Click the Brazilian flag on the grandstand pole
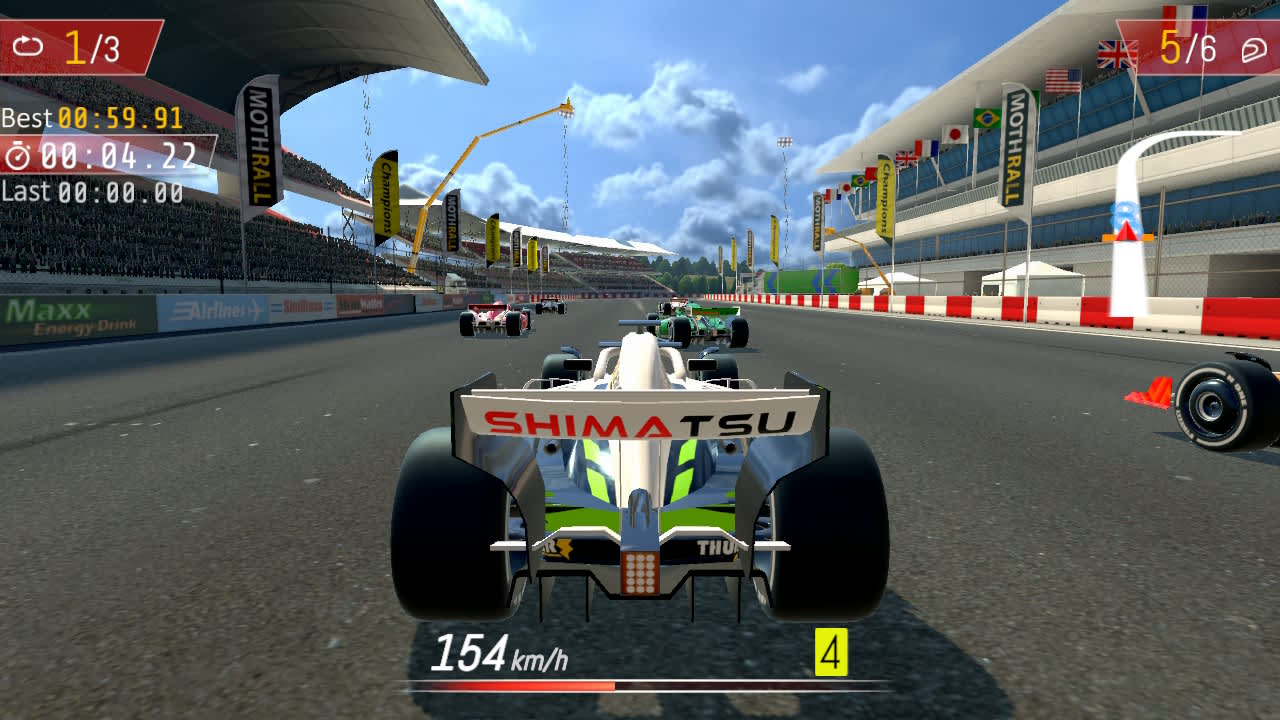This screenshot has height=720, width=1280. pos(985,118)
